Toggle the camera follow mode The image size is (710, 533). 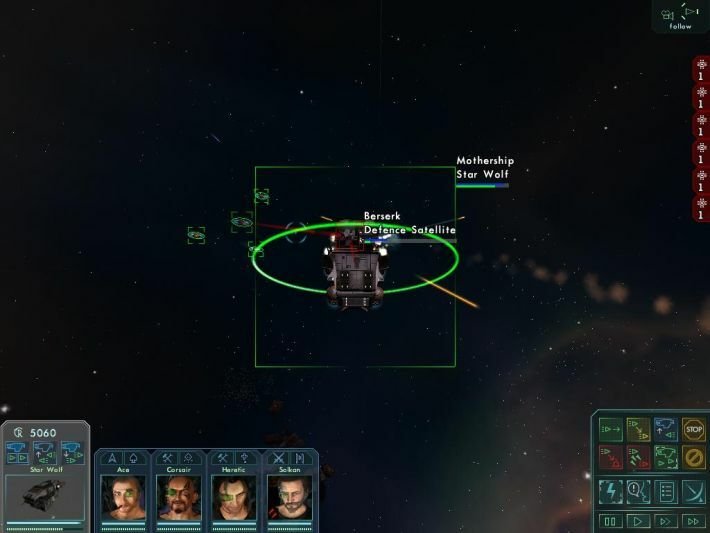pyautogui.click(x=680, y=16)
